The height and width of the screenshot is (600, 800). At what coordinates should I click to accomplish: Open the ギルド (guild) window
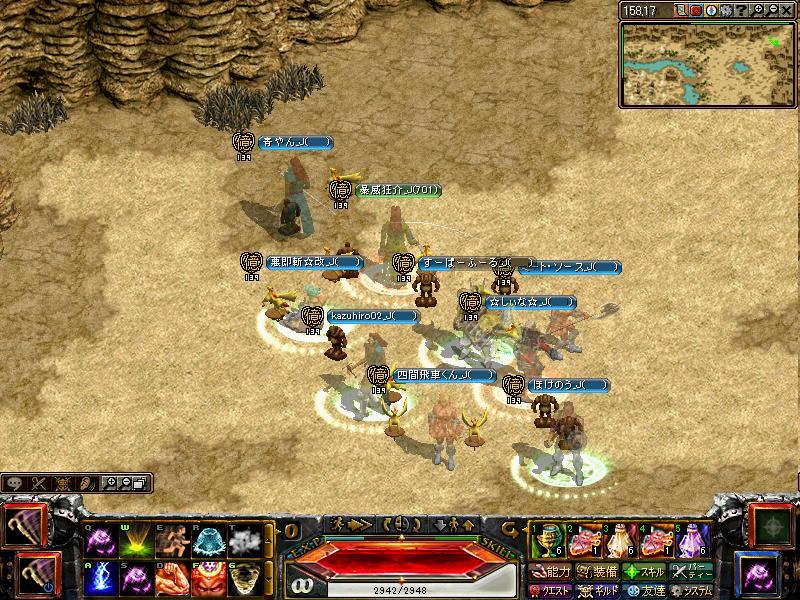pos(600,590)
